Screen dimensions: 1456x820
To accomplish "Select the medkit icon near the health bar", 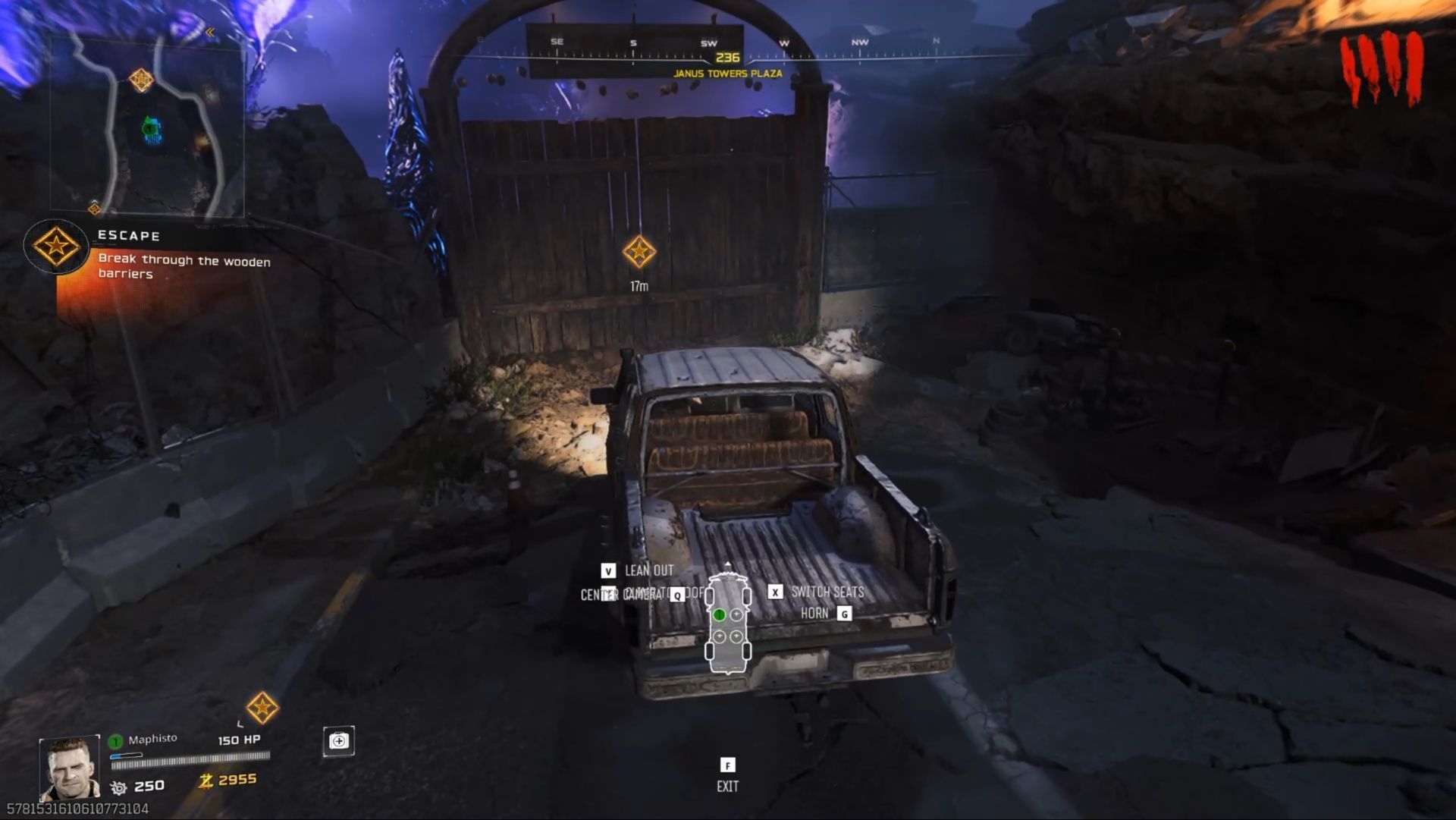I will pos(340,741).
